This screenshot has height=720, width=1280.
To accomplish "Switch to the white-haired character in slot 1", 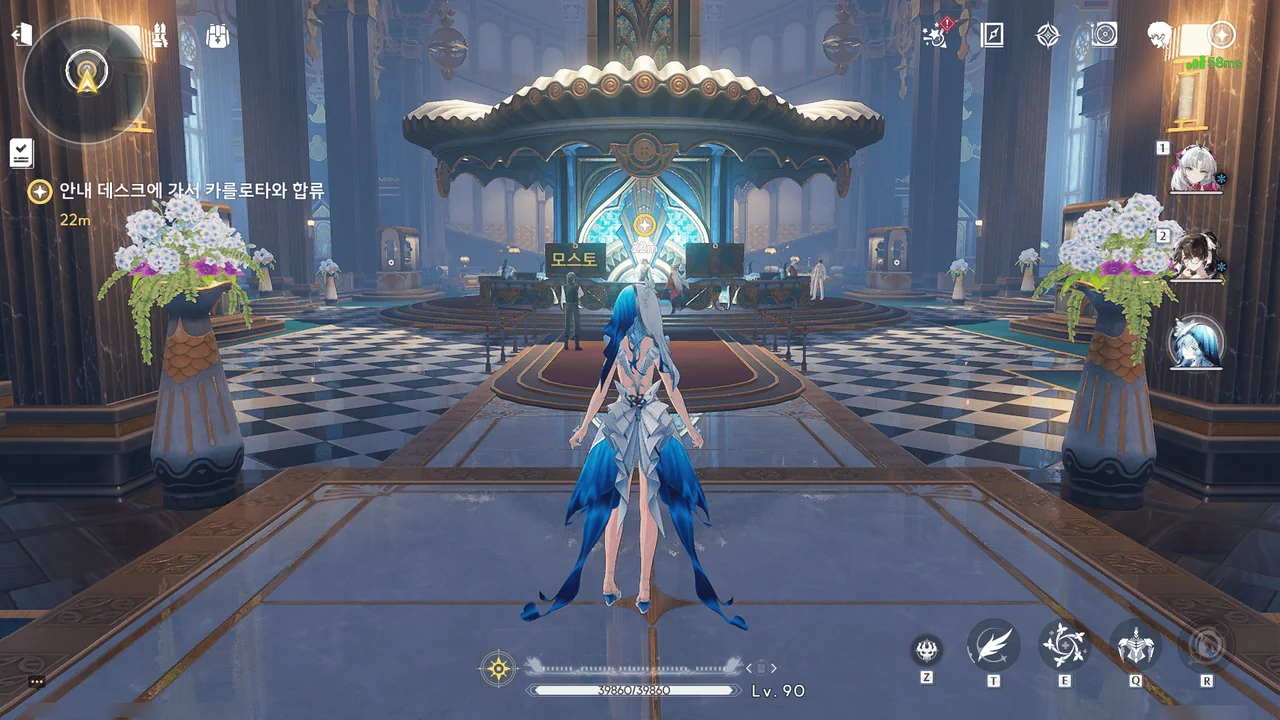I will click(x=1196, y=169).
